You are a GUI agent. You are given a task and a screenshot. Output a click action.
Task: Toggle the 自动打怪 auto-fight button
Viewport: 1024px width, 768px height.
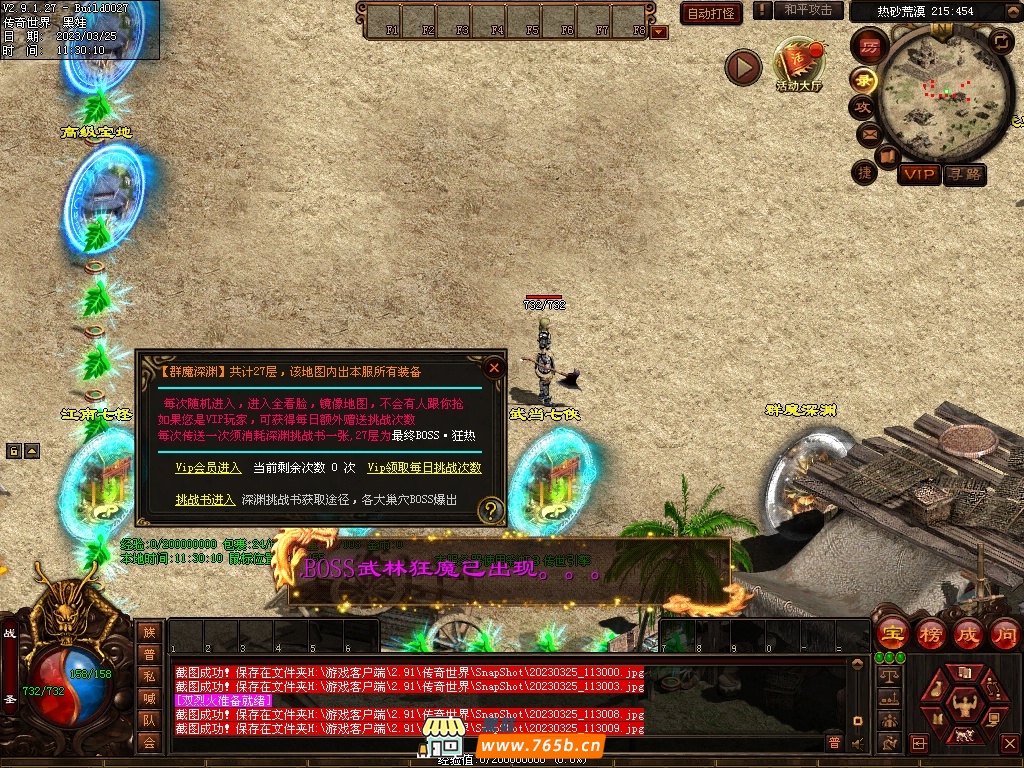(x=710, y=13)
